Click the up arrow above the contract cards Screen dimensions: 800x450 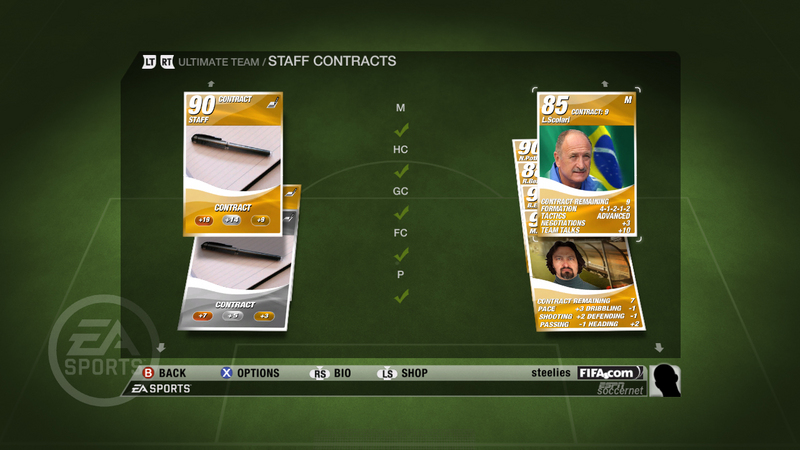click(211, 84)
